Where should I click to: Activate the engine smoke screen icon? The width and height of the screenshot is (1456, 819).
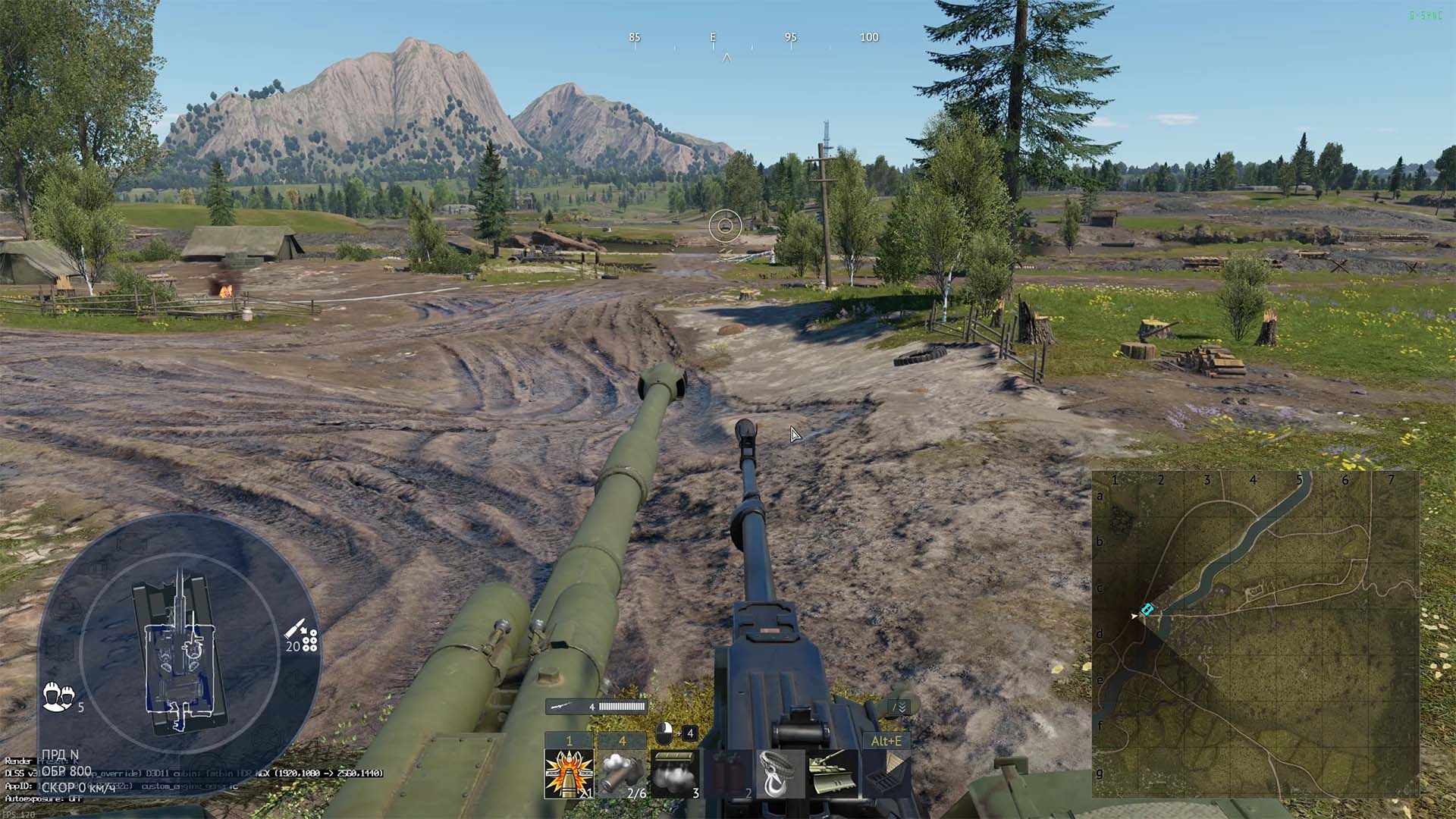(674, 776)
